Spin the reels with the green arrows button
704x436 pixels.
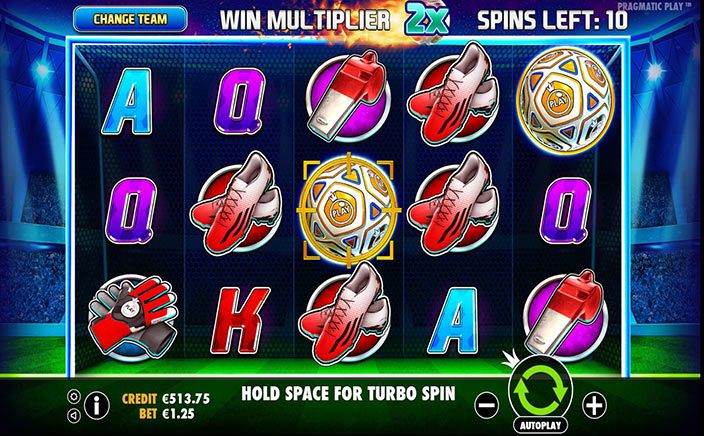539,393
